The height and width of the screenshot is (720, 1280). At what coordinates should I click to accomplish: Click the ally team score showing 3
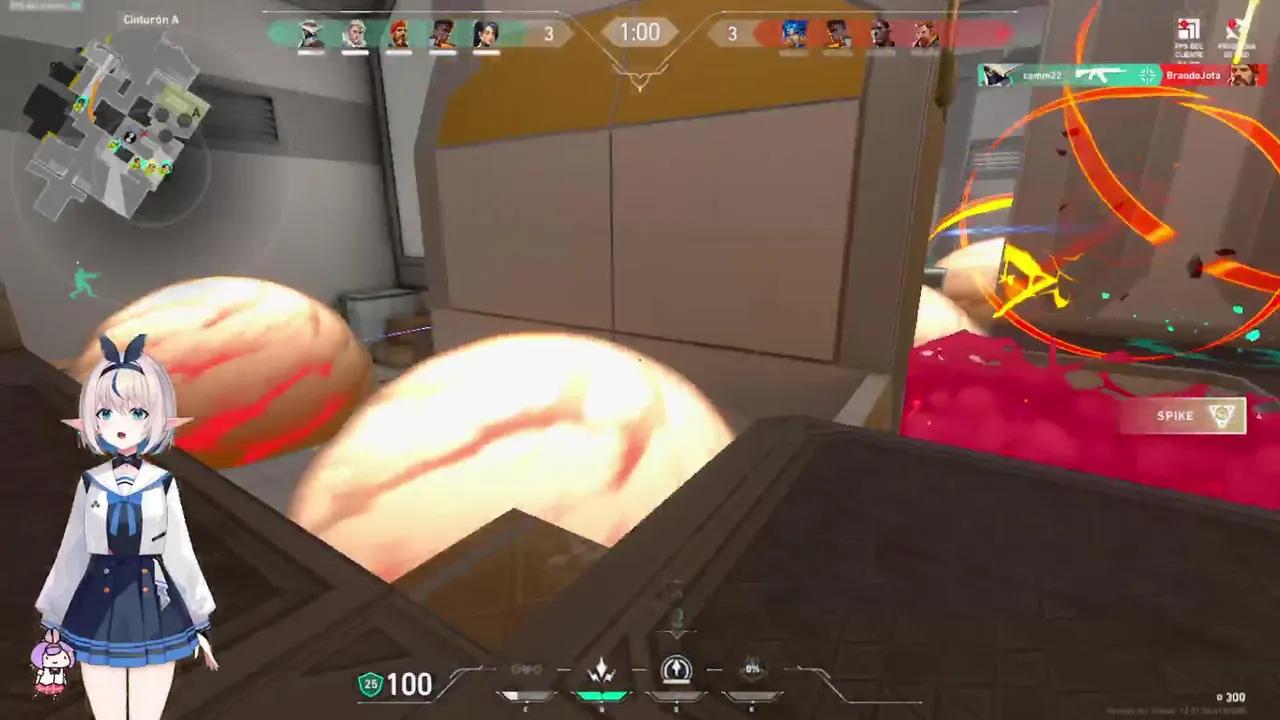click(x=548, y=33)
